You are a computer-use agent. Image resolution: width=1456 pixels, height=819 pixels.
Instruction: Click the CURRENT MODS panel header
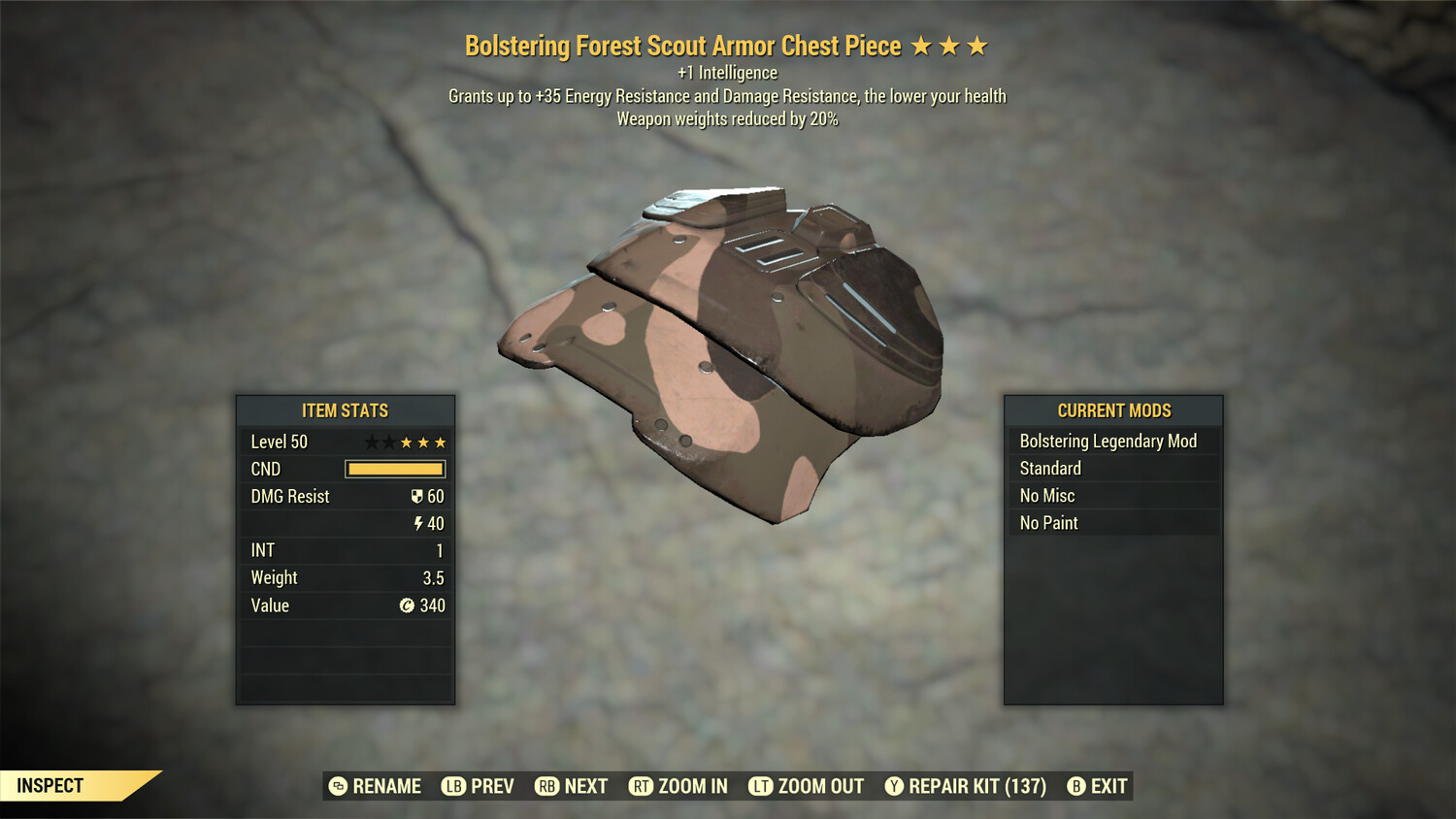(1112, 410)
